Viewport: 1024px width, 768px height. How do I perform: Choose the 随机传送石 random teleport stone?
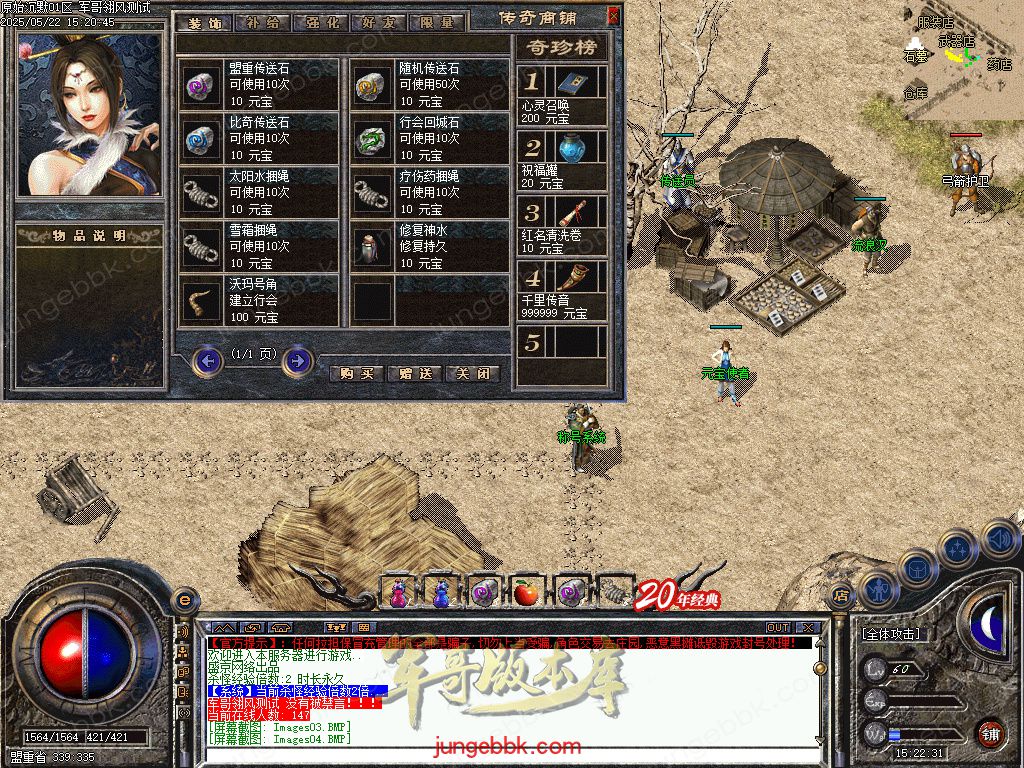click(373, 85)
